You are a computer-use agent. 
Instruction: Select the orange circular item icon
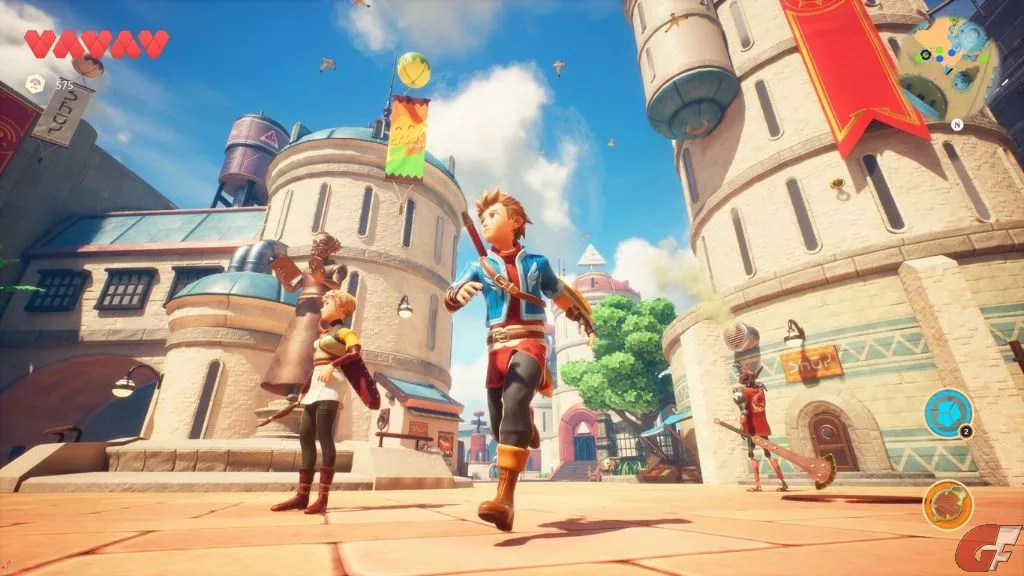(947, 503)
